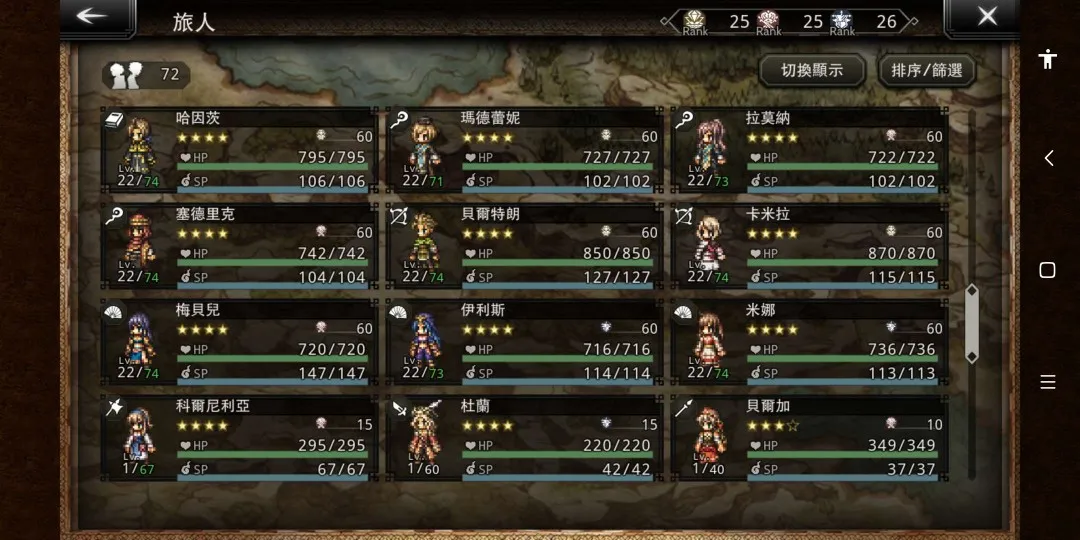
Task: Click the traveler list scrollbar handle
Action: click(x=971, y=323)
